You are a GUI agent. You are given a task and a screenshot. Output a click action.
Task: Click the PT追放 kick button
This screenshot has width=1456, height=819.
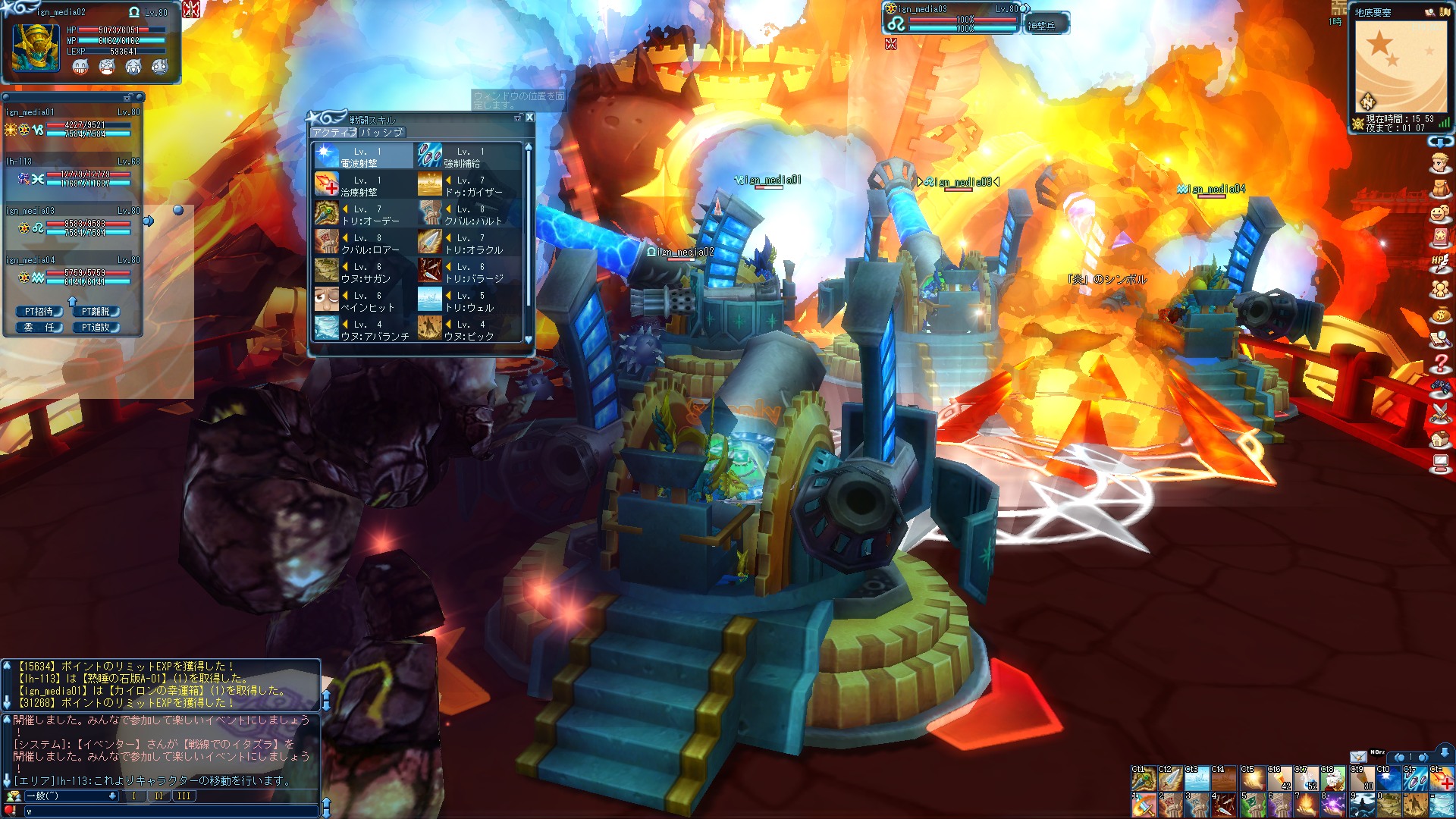(96, 328)
